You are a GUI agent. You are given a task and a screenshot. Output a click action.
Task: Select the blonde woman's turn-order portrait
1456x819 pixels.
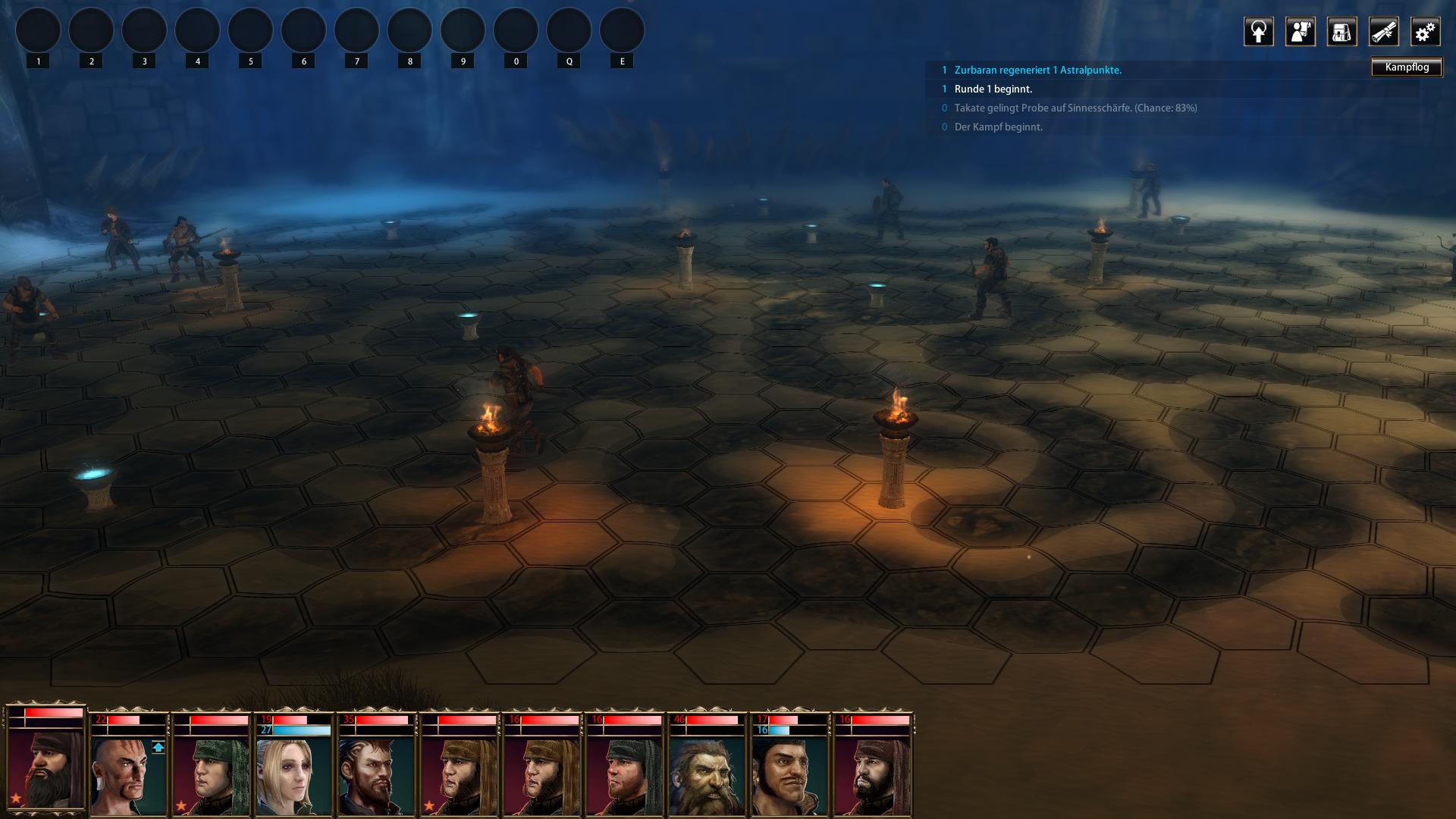[x=293, y=773]
